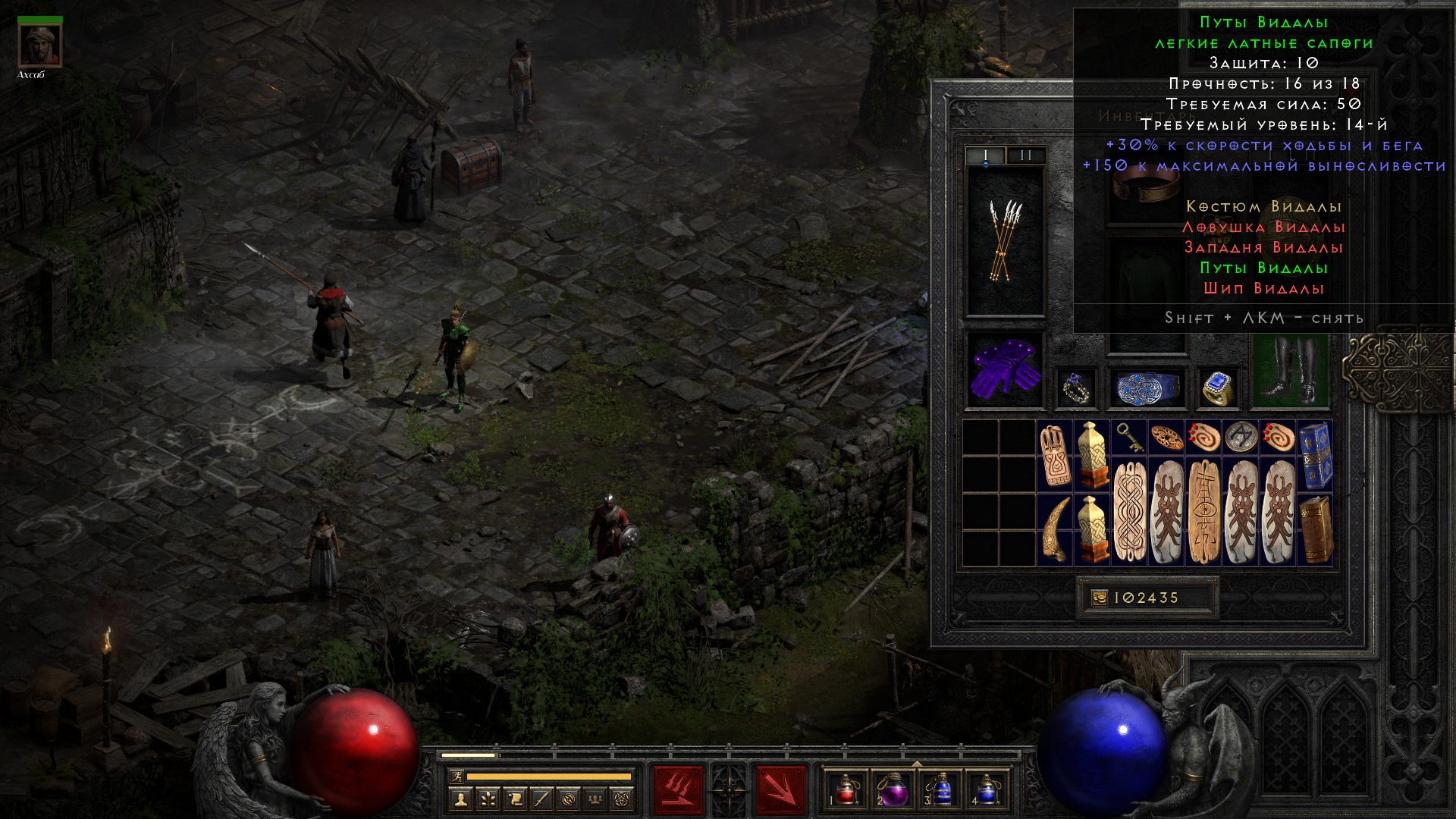Click the pentagram game menu button
1456x819 pixels.
point(623,798)
